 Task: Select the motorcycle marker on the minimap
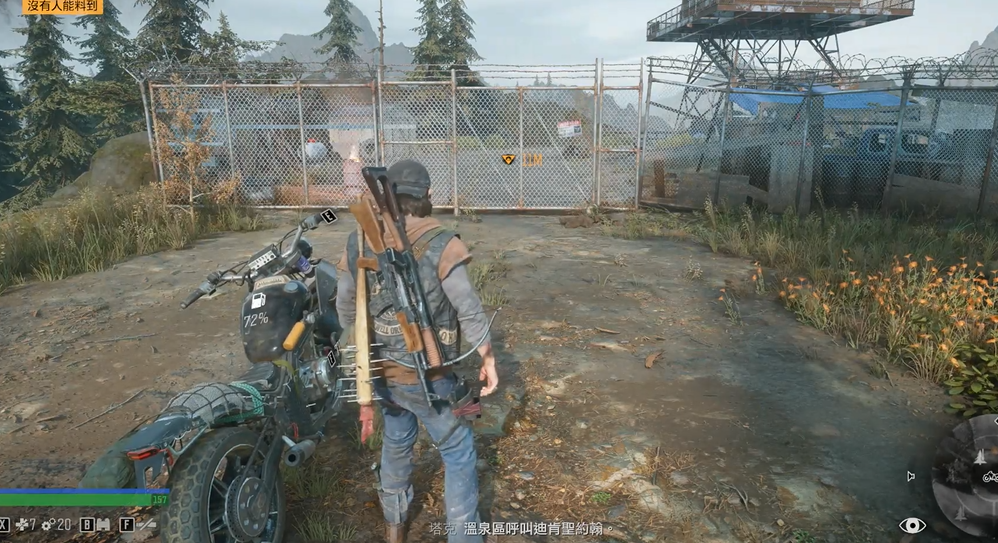988,478
